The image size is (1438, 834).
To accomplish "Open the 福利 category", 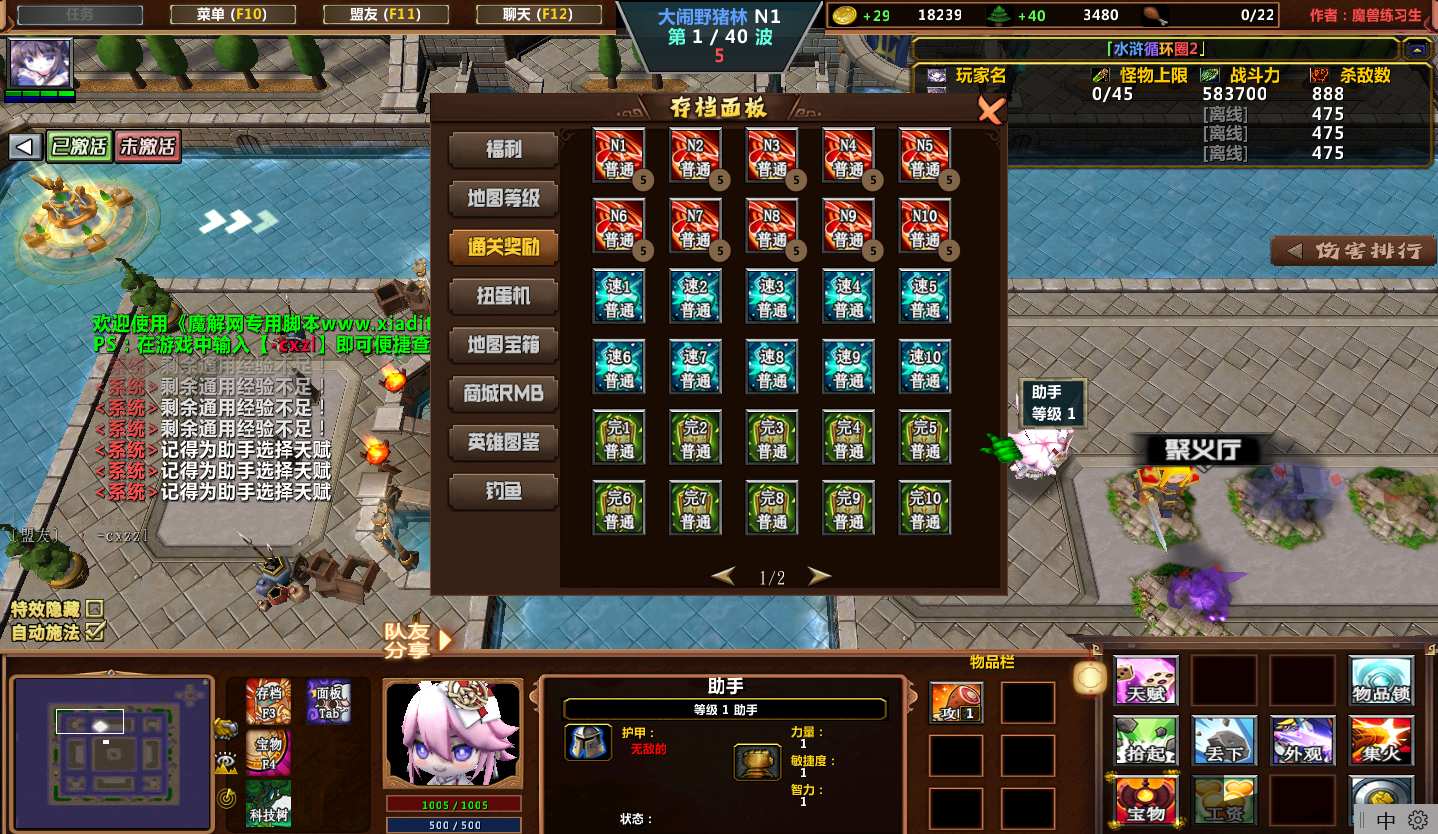I will coord(503,150).
